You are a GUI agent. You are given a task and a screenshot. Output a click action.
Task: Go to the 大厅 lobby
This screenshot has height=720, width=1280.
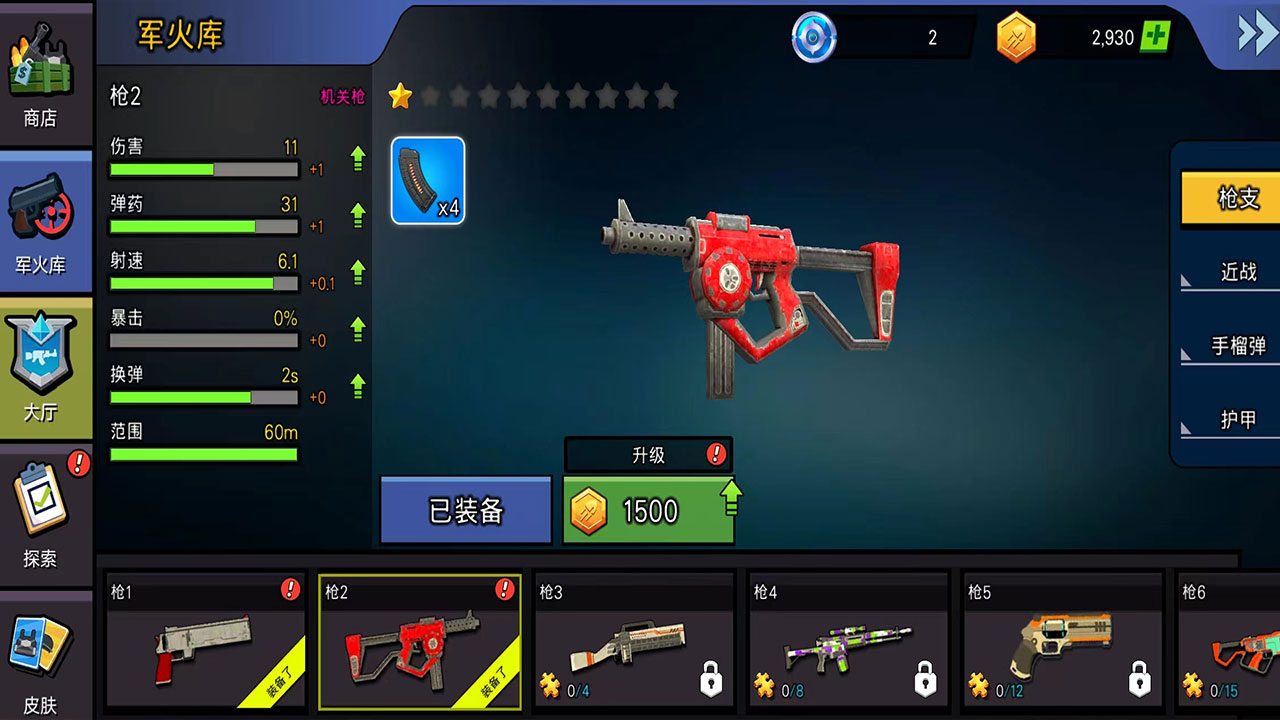coord(42,368)
